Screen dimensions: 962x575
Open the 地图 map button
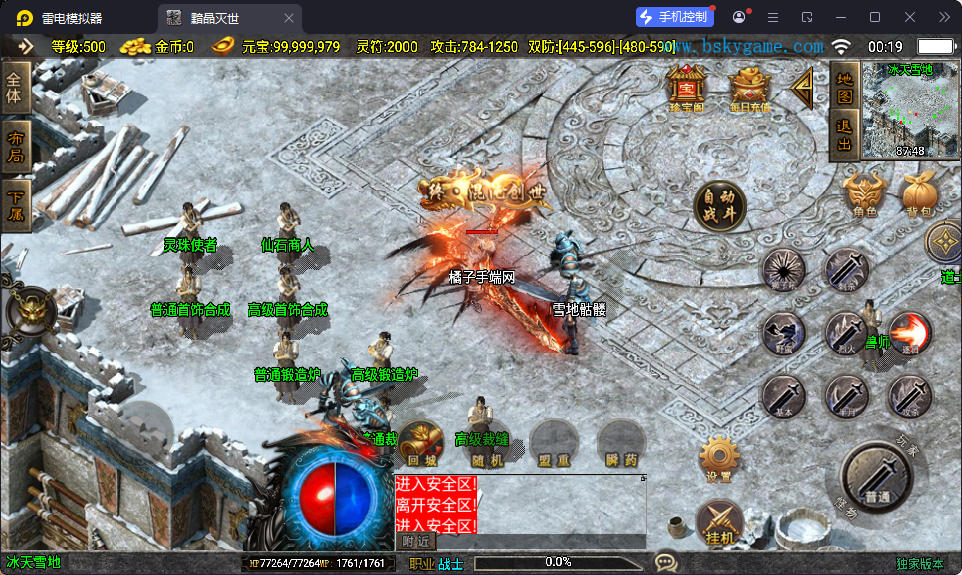pyautogui.click(x=844, y=86)
